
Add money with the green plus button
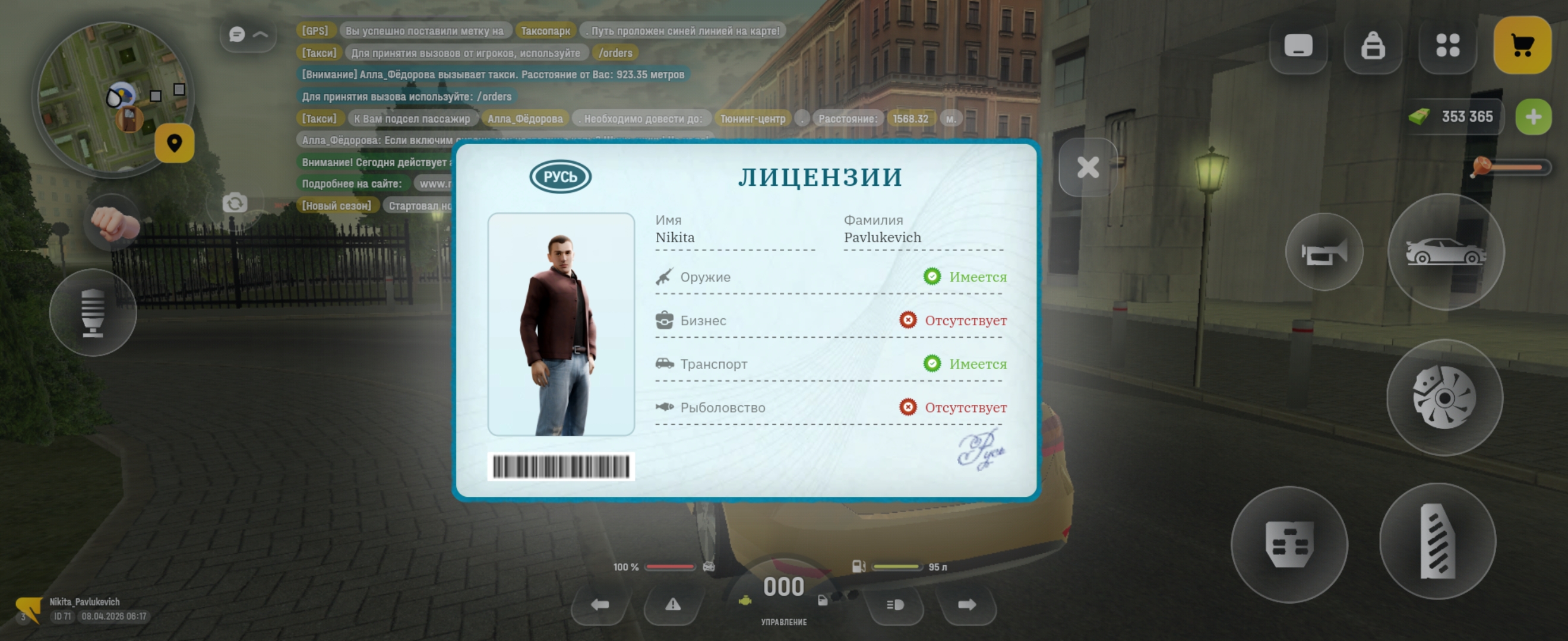tap(1533, 116)
